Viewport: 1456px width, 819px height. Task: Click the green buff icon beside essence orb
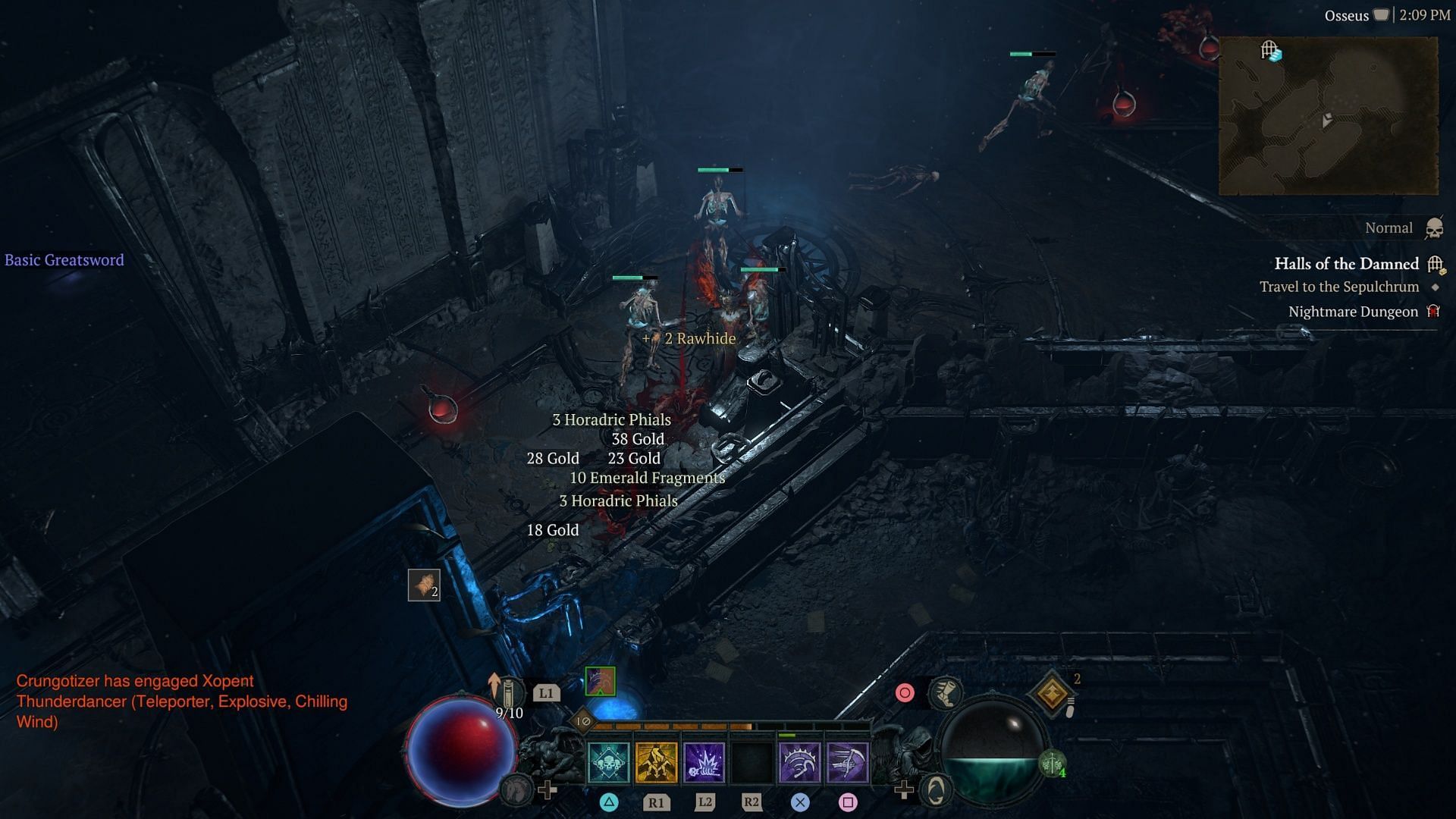(1052, 764)
